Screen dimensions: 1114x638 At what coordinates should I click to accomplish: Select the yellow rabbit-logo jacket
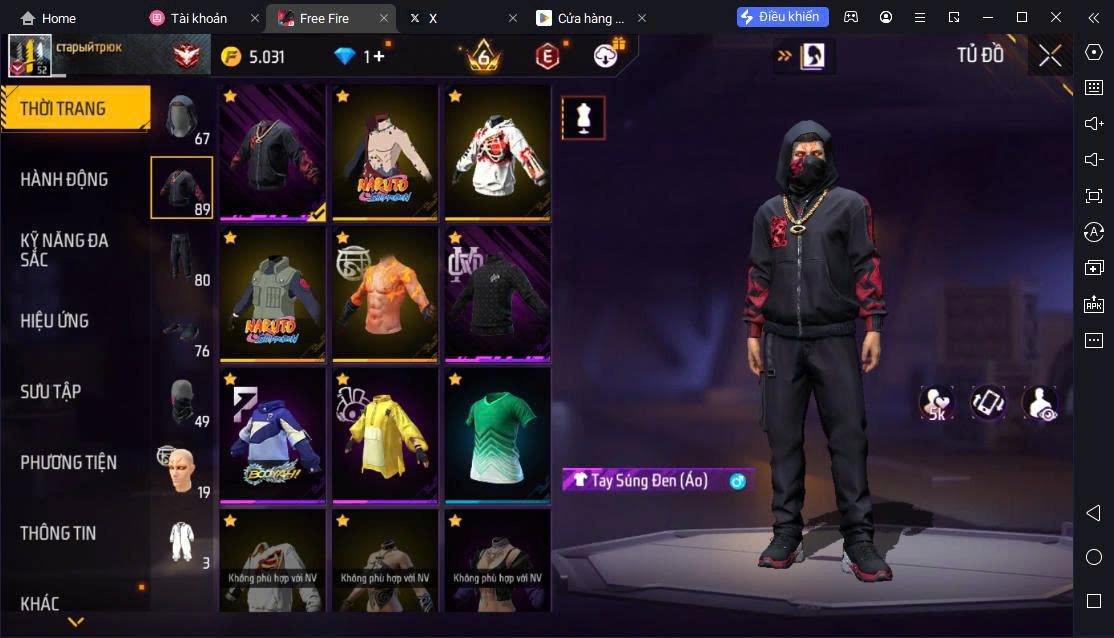[385, 435]
